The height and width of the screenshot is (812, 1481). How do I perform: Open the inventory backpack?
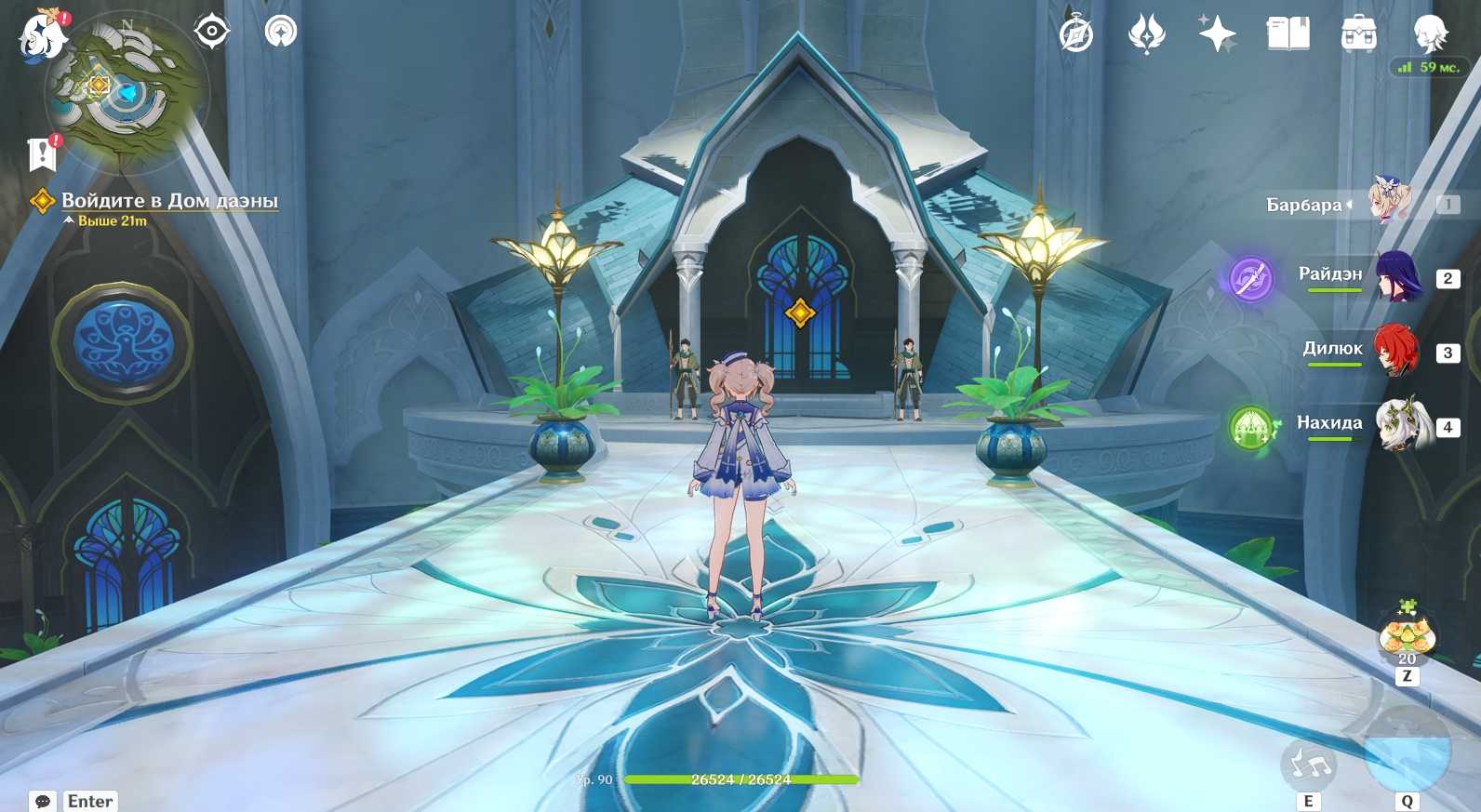click(x=1358, y=35)
